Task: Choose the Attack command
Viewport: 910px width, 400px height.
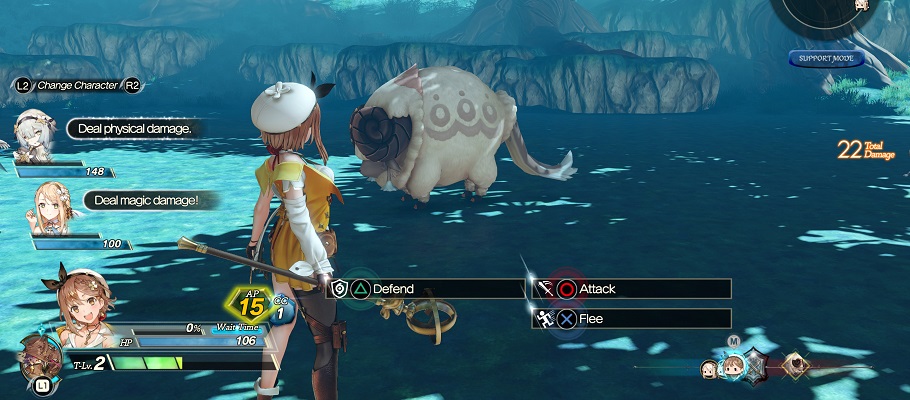Action: point(632,289)
